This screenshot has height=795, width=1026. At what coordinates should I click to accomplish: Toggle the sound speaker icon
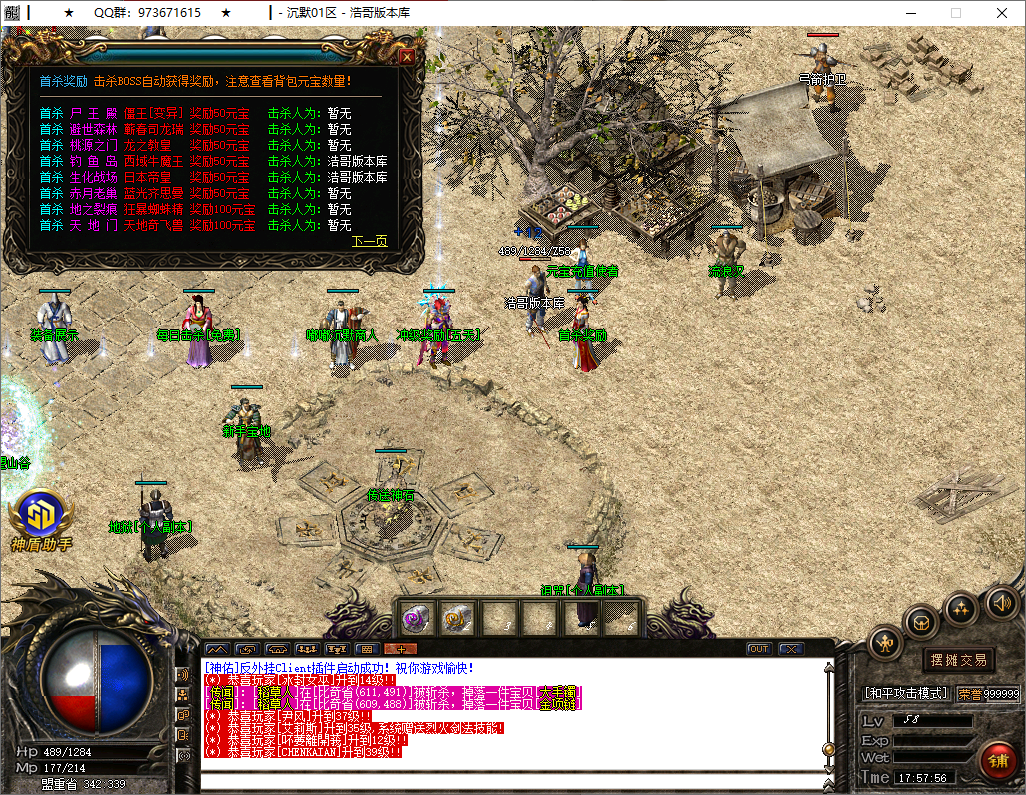1001,602
